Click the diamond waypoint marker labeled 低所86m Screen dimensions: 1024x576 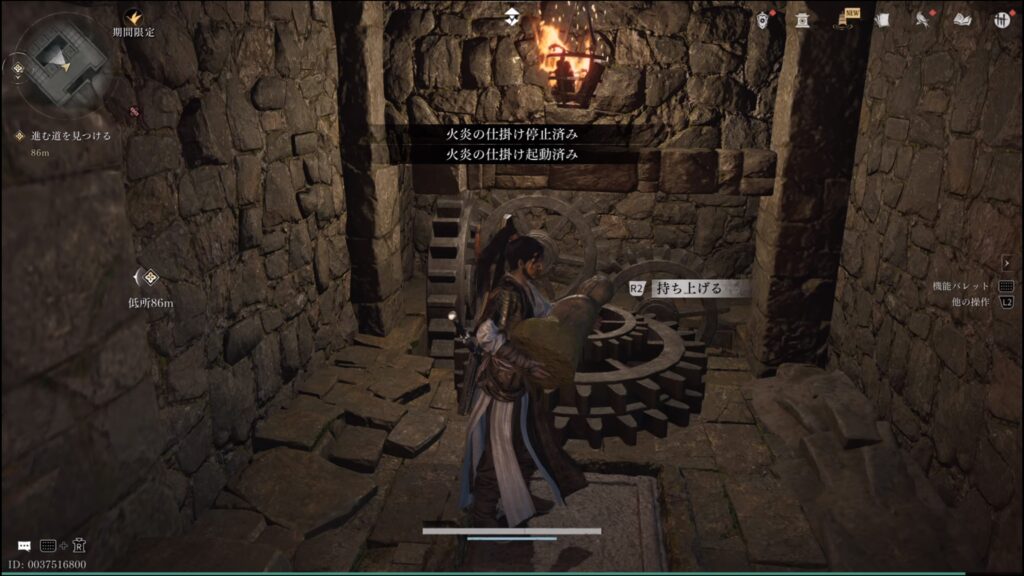pos(150,277)
